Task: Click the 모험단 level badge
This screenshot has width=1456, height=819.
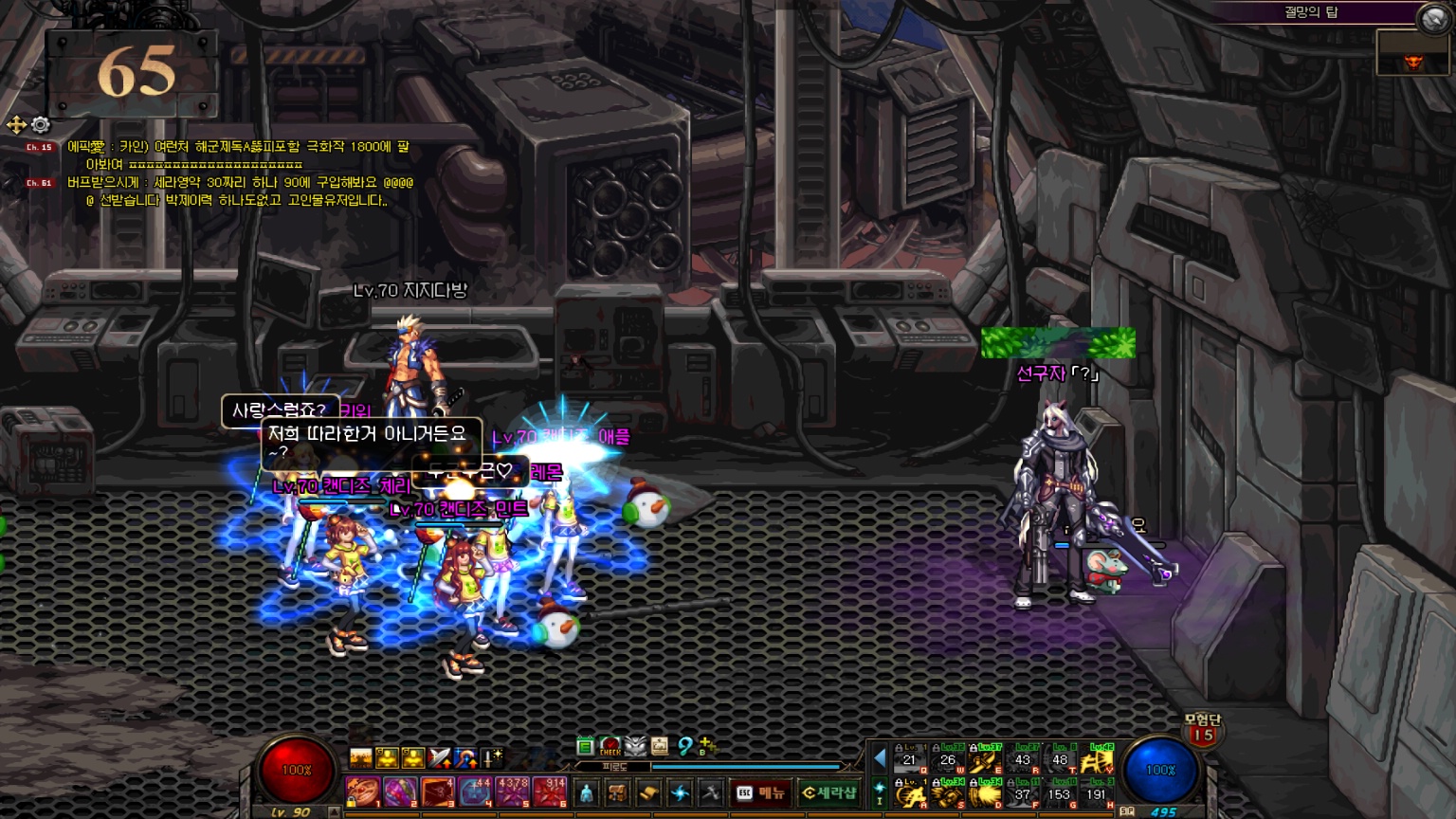Action: (x=1202, y=729)
